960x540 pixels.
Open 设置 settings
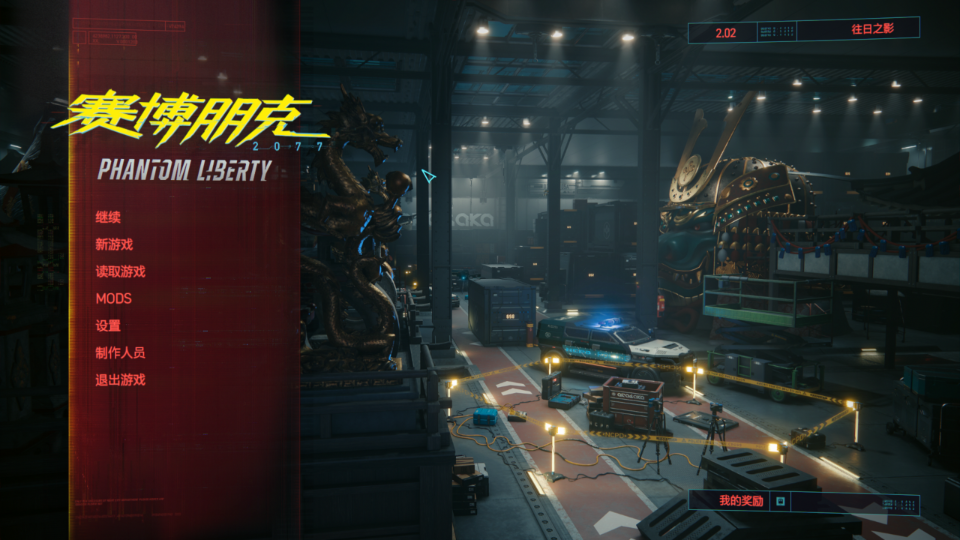(108, 325)
